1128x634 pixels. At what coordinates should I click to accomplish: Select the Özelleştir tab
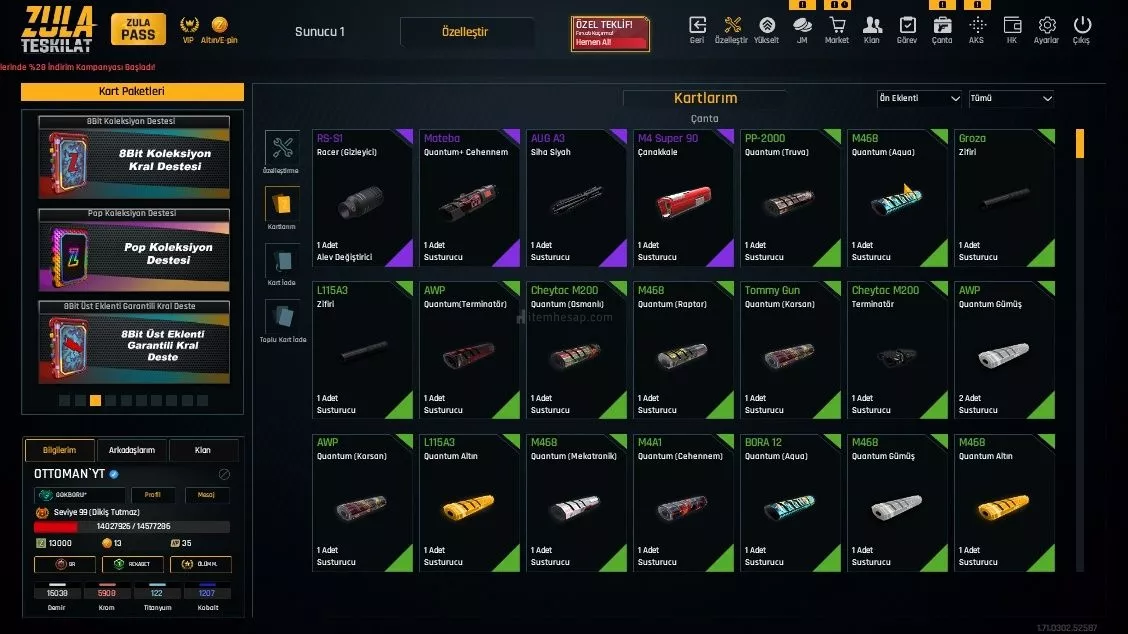[x=465, y=32]
